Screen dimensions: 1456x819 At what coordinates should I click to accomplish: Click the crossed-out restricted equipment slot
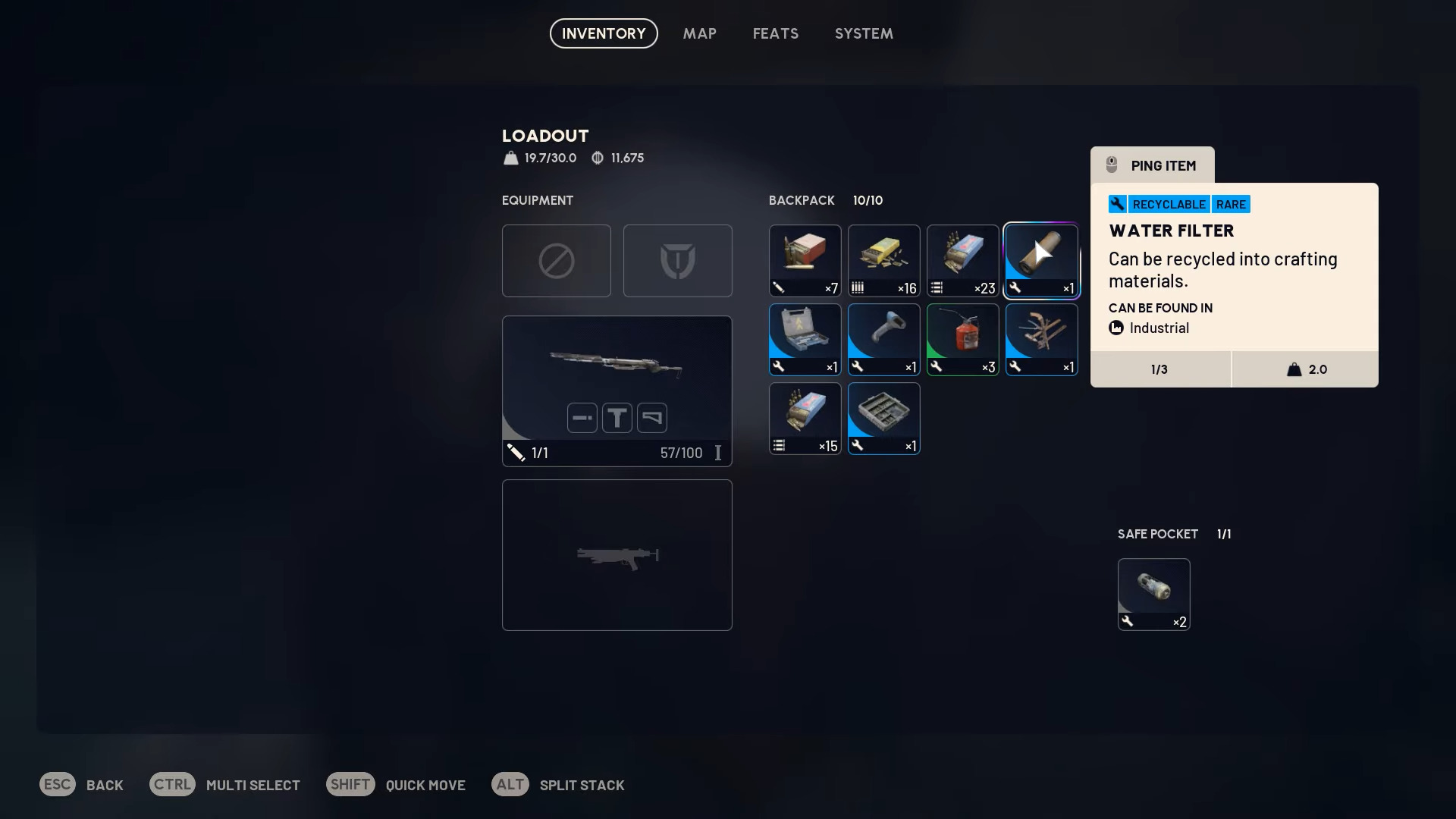tap(556, 260)
